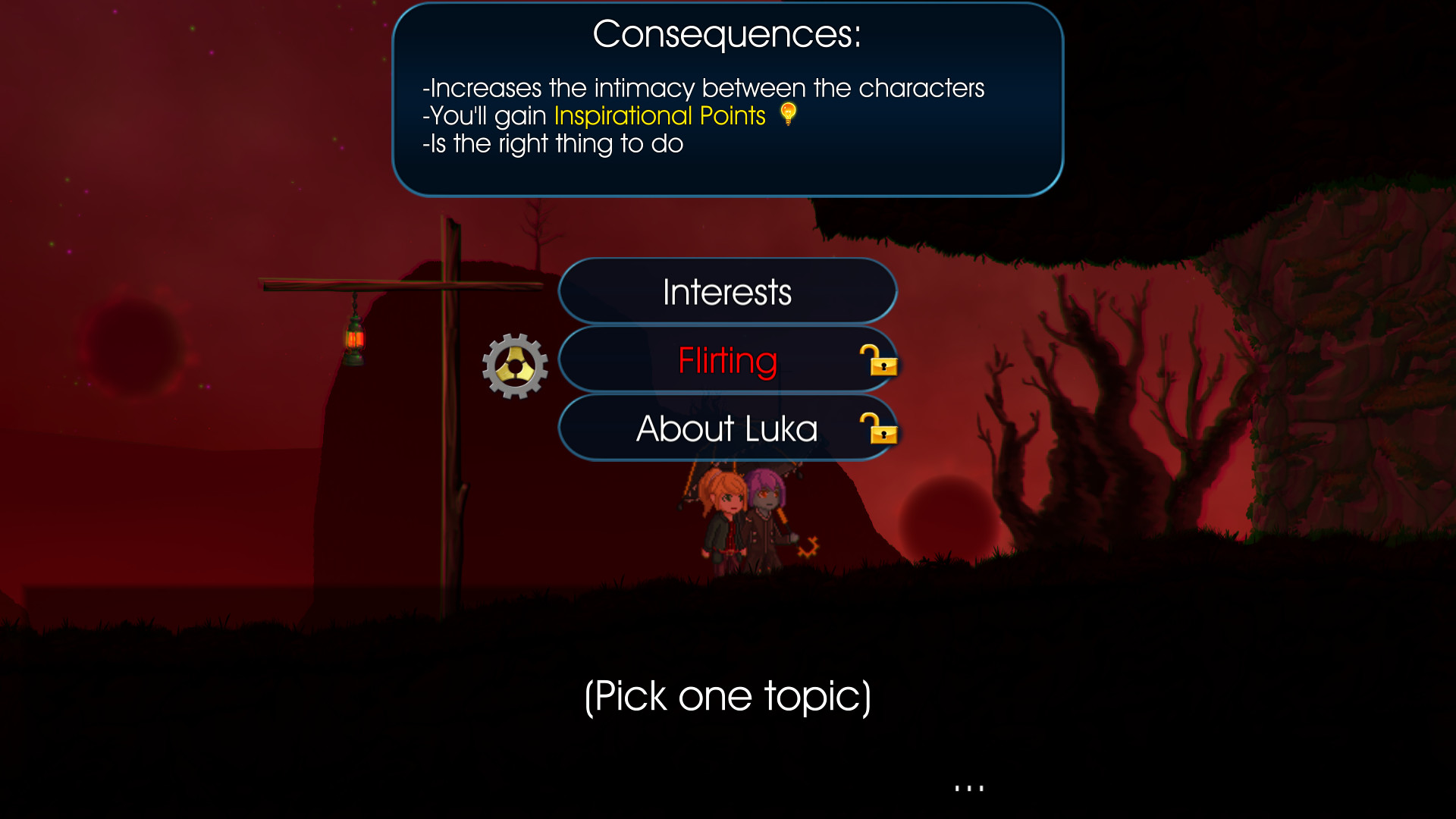
Task: Click the lightbulb icon after Inspirational Points
Action: tap(789, 115)
